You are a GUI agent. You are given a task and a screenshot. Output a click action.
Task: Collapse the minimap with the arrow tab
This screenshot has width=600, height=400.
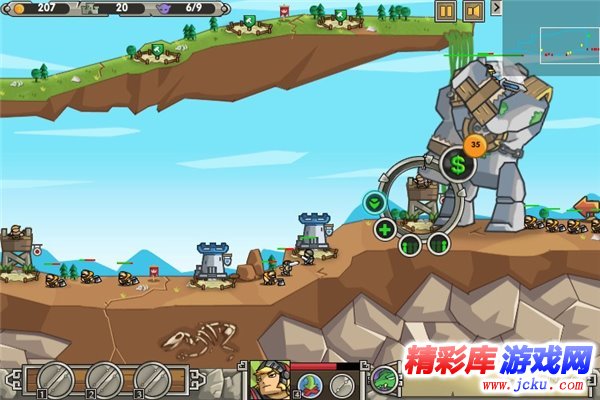(x=497, y=7)
